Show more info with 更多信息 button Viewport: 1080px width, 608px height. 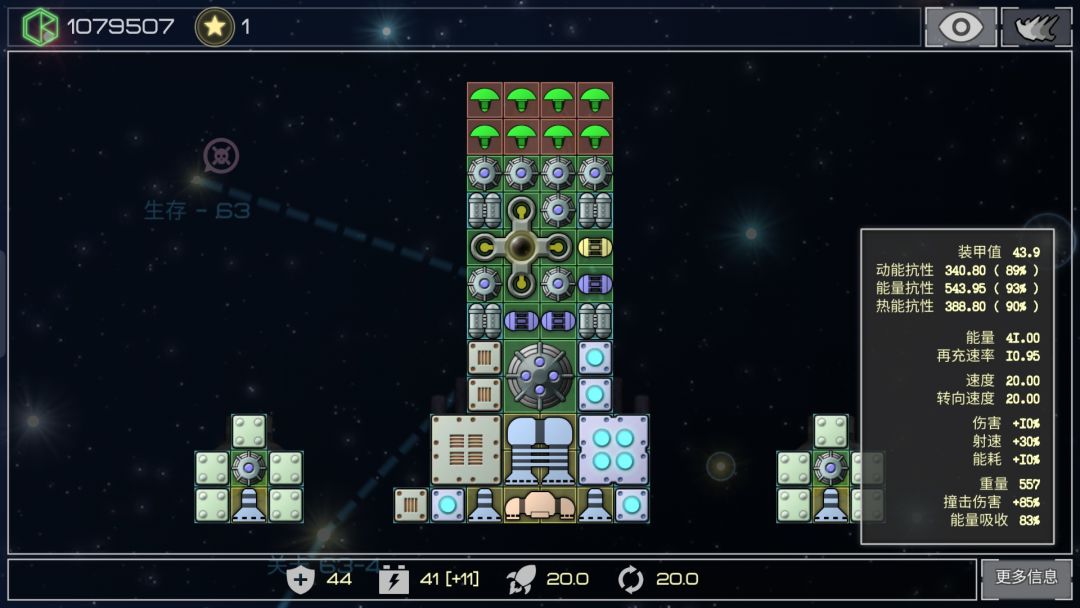(x=1026, y=577)
